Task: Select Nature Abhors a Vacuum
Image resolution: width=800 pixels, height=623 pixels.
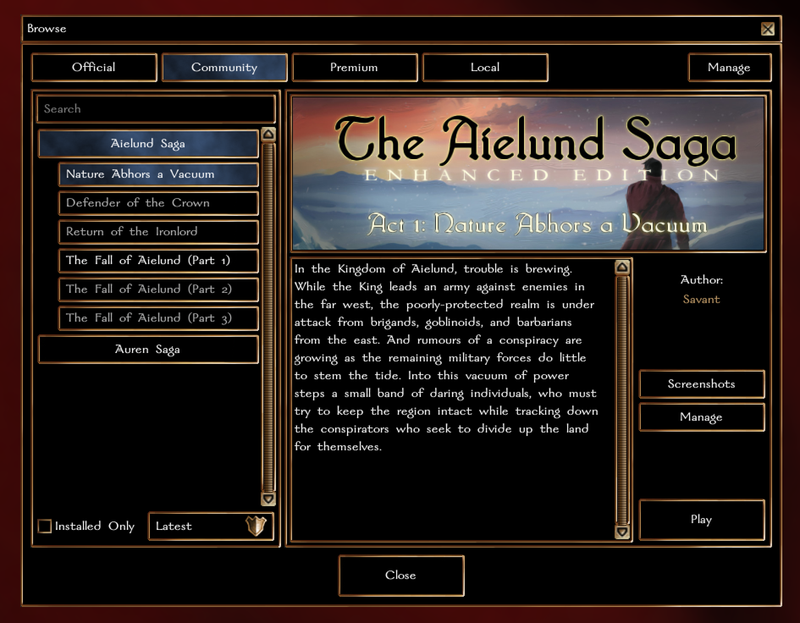Action: coord(158,174)
